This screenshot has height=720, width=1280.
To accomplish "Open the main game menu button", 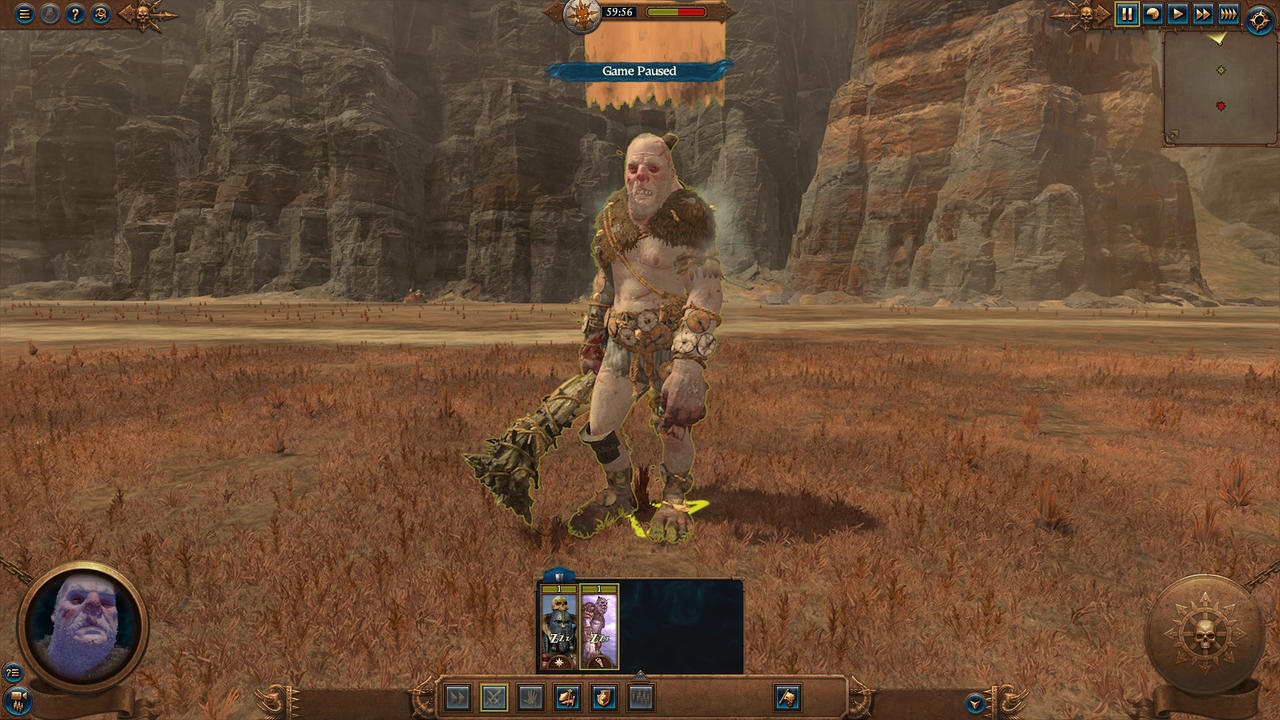I will click(24, 15).
